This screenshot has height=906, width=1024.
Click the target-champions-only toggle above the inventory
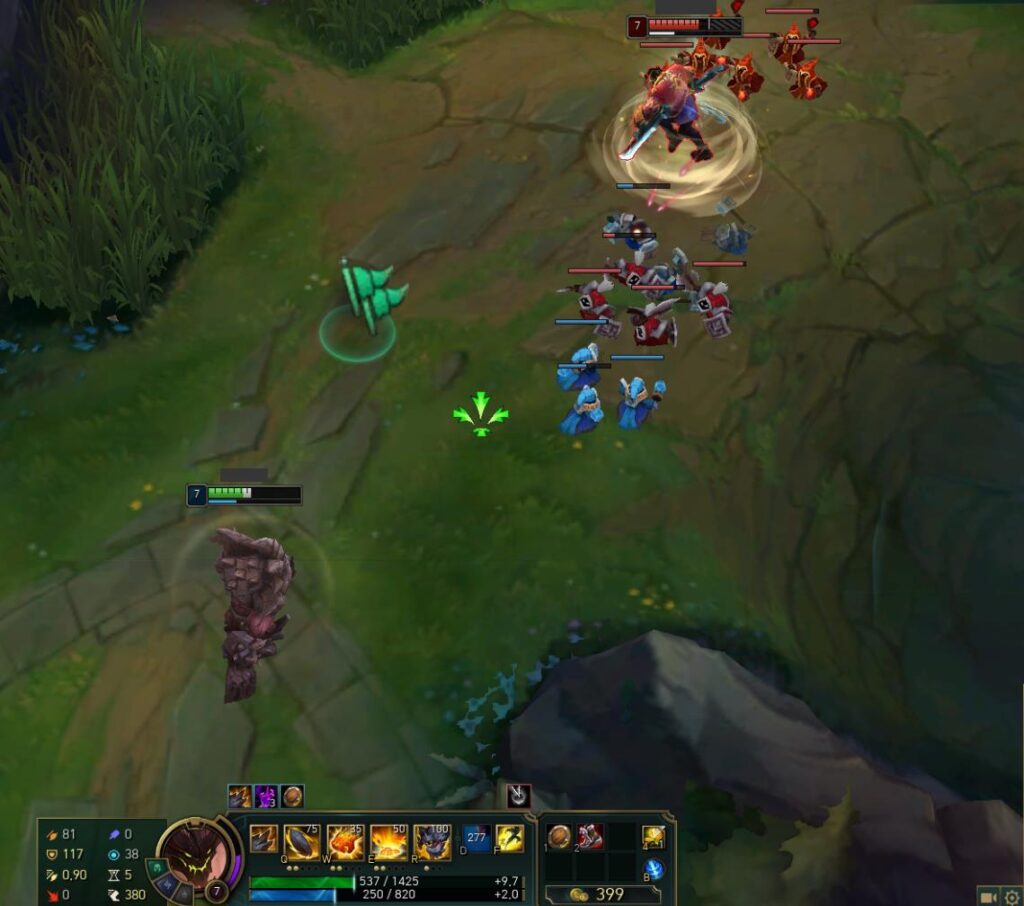(518, 796)
